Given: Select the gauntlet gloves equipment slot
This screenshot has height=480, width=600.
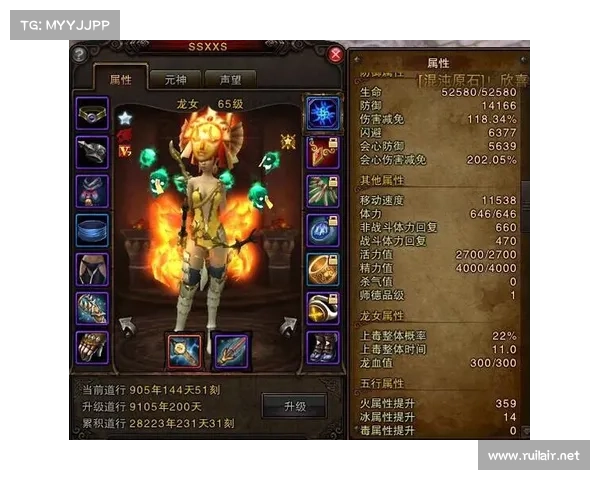Looking at the screenshot, I should [92, 346].
